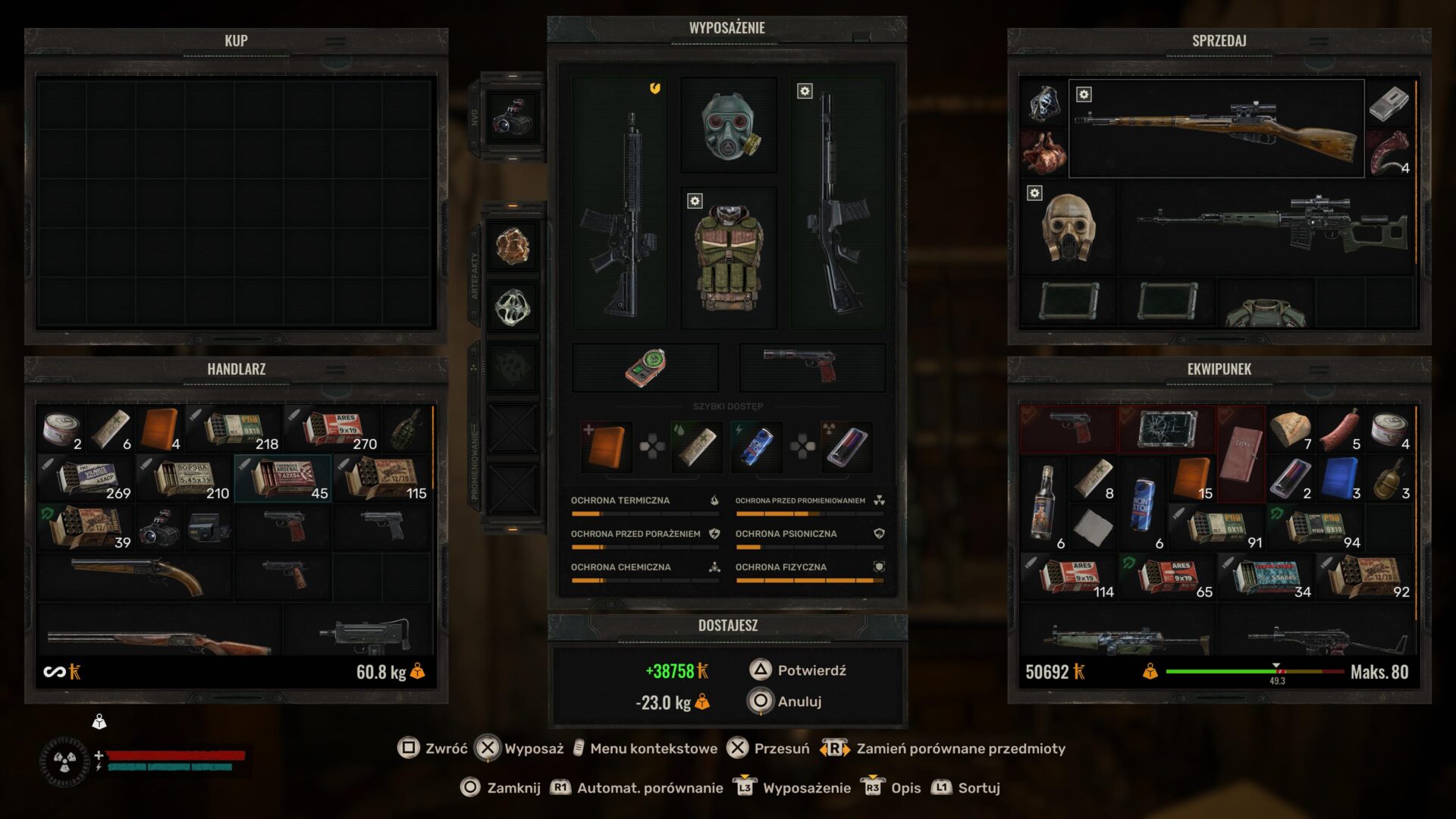Pick the wooden scoped rifle for sale
This screenshot has width=1456, height=819.
point(1216,129)
